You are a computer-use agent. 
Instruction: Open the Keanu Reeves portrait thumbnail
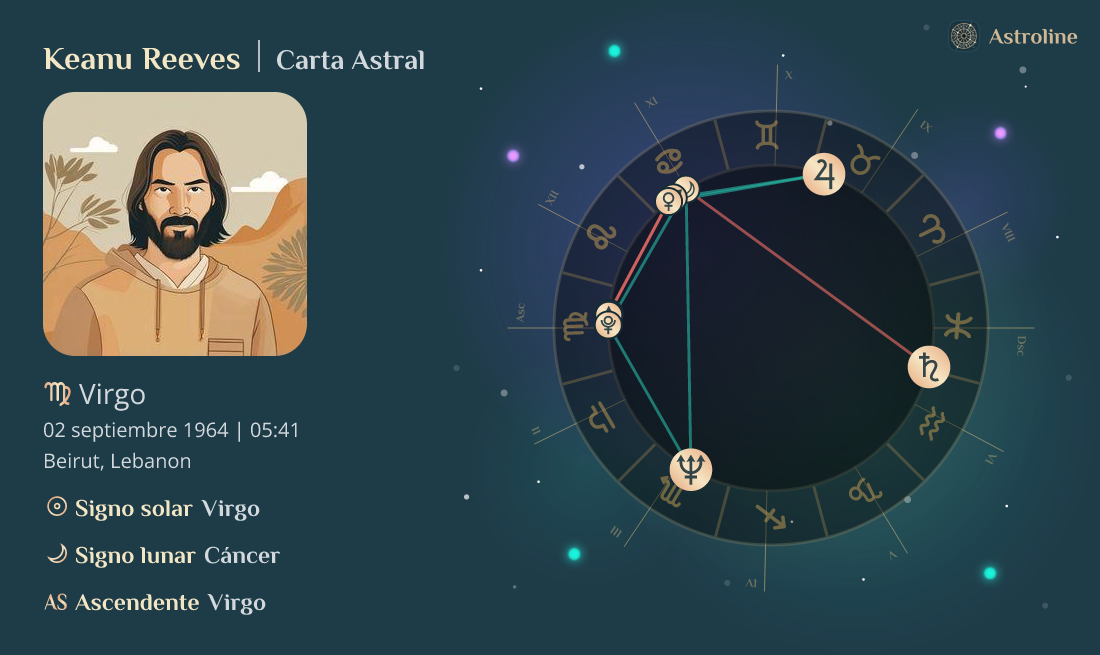click(x=175, y=224)
